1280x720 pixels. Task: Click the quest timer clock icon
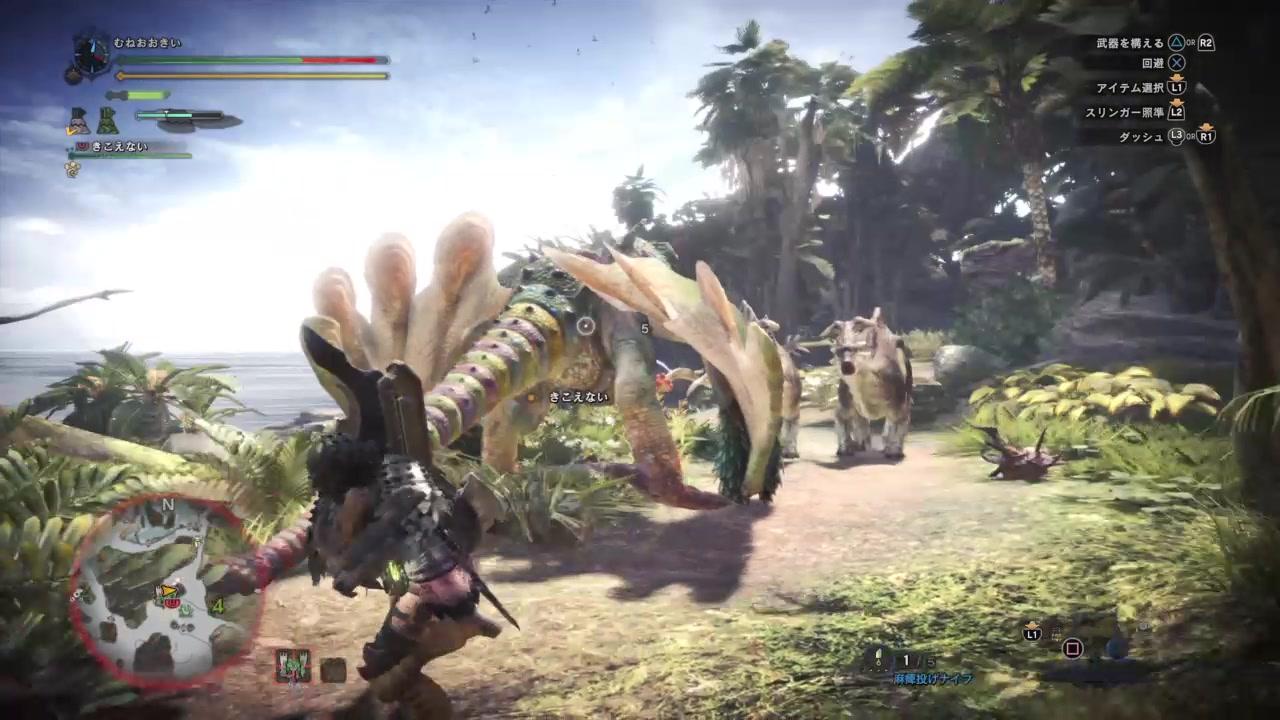point(92,55)
